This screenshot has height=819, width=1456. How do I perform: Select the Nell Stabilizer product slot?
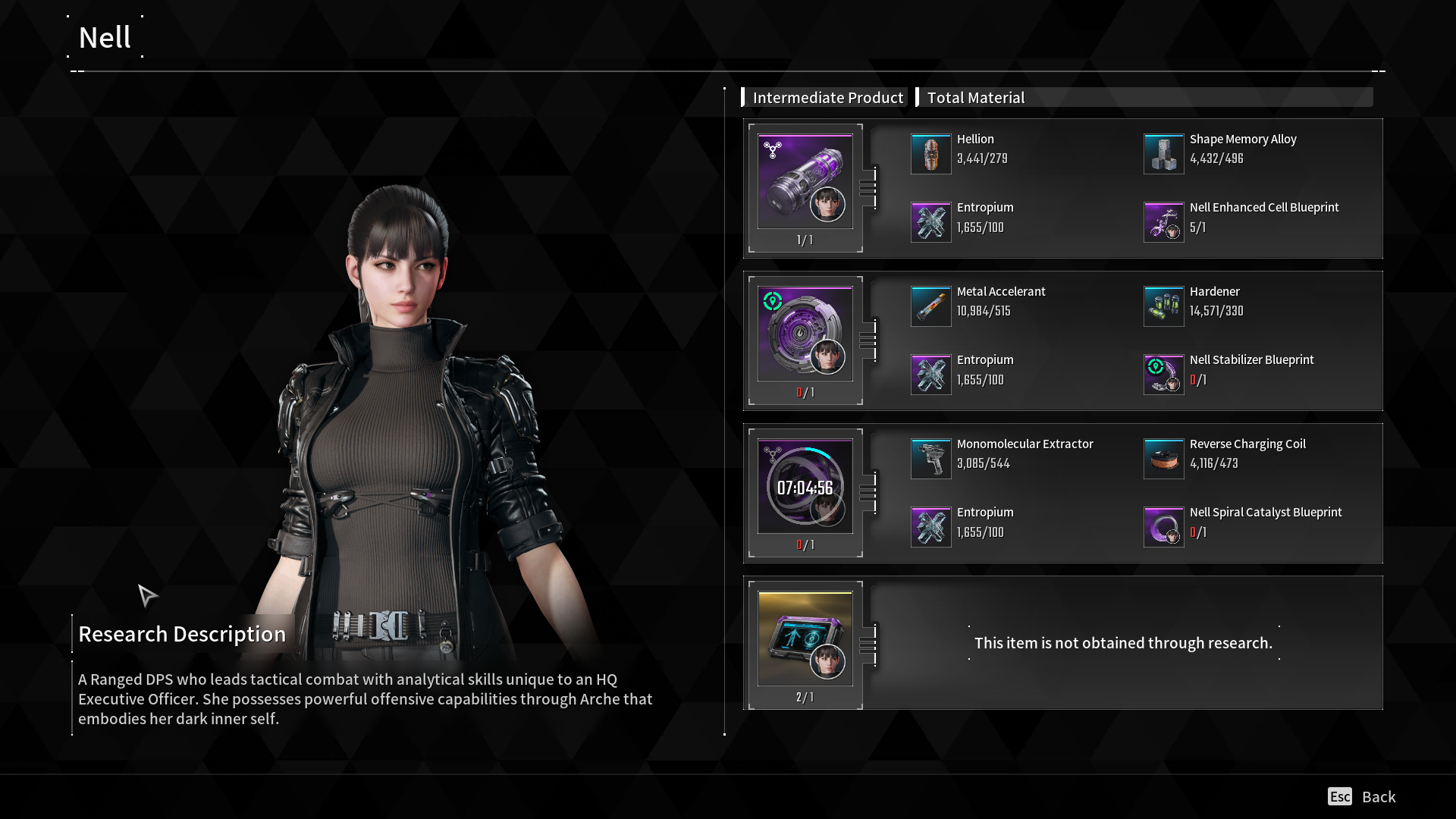(805, 334)
